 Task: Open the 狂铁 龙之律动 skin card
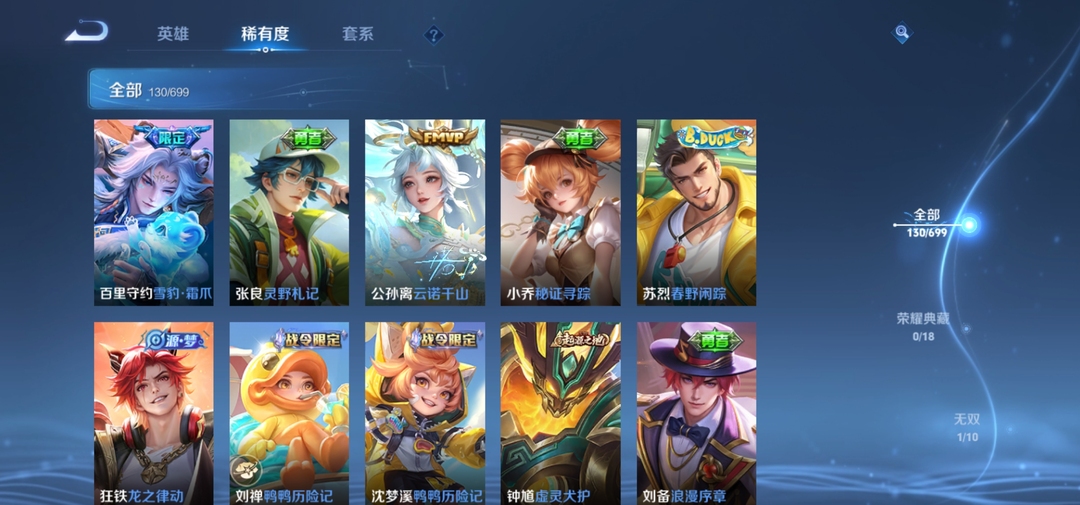tap(153, 412)
